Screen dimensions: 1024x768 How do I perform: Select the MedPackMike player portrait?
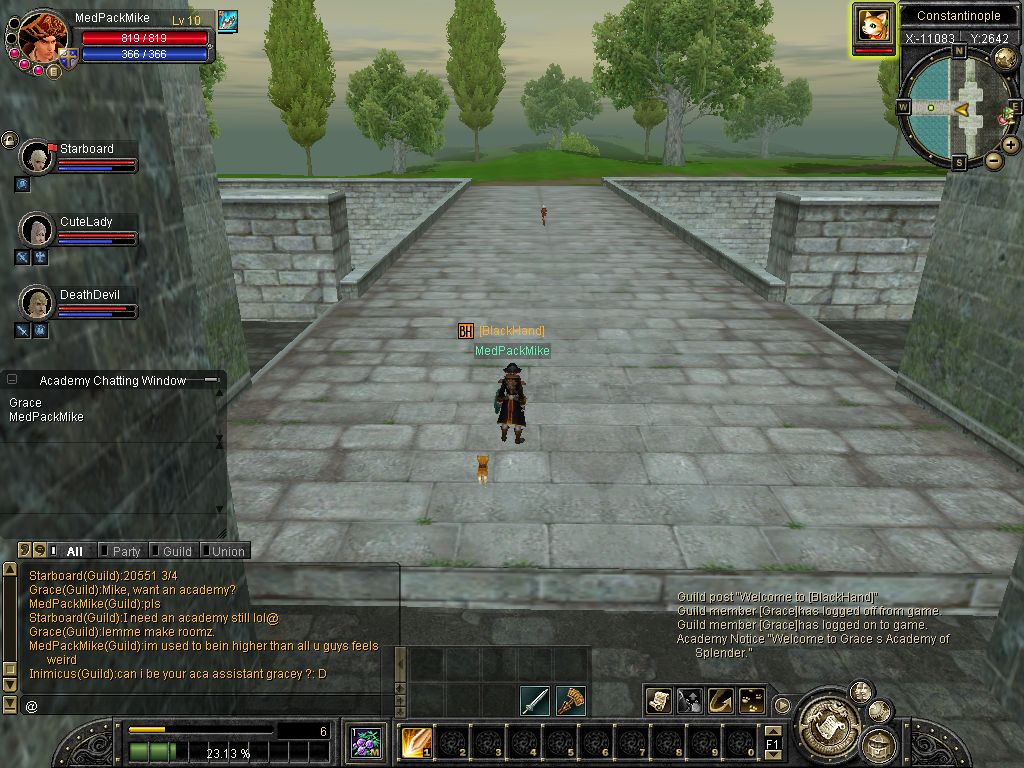point(43,36)
